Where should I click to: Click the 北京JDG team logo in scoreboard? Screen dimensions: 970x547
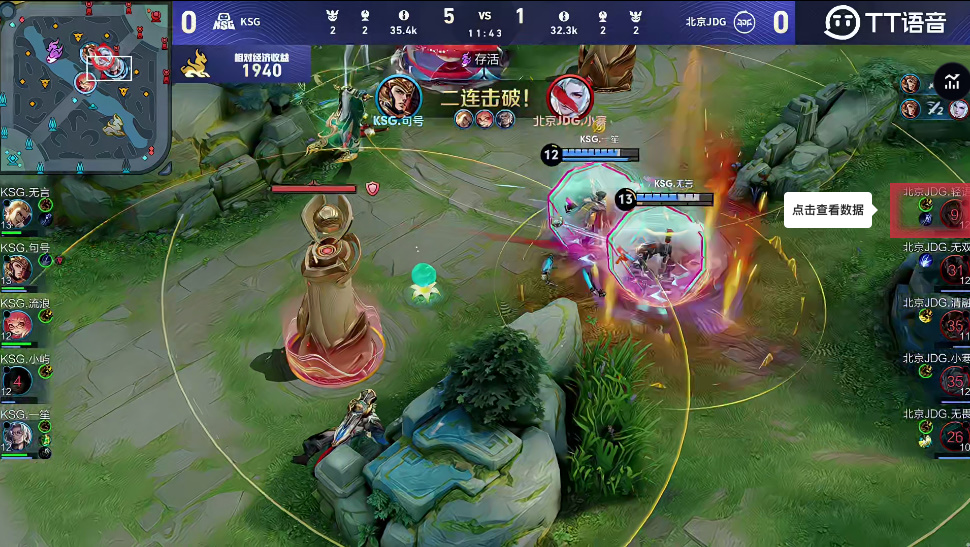pyautogui.click(x=744, y=21)
